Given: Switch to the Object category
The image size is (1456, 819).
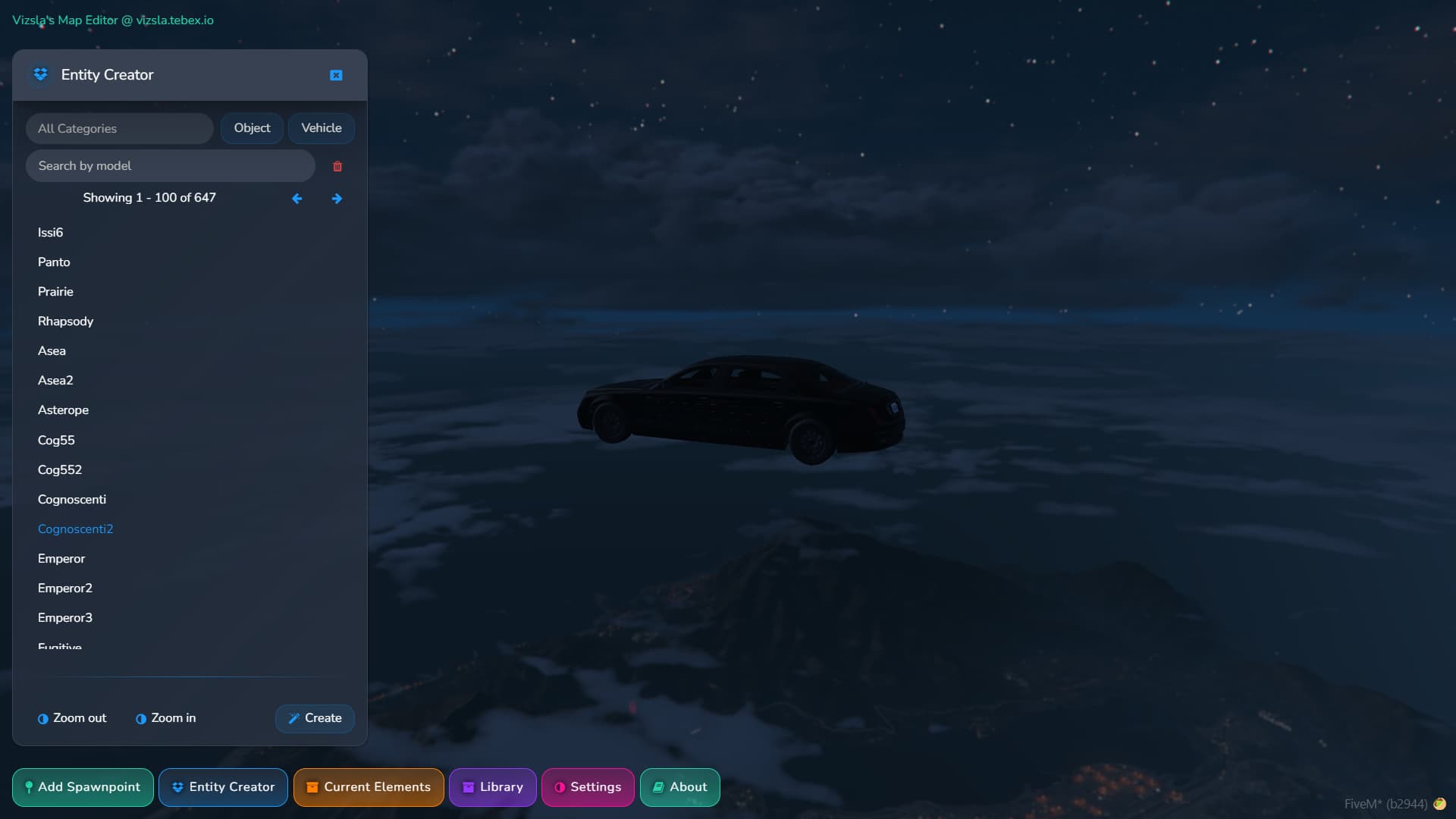Looking at the screenshot, I should coord(251,127).
